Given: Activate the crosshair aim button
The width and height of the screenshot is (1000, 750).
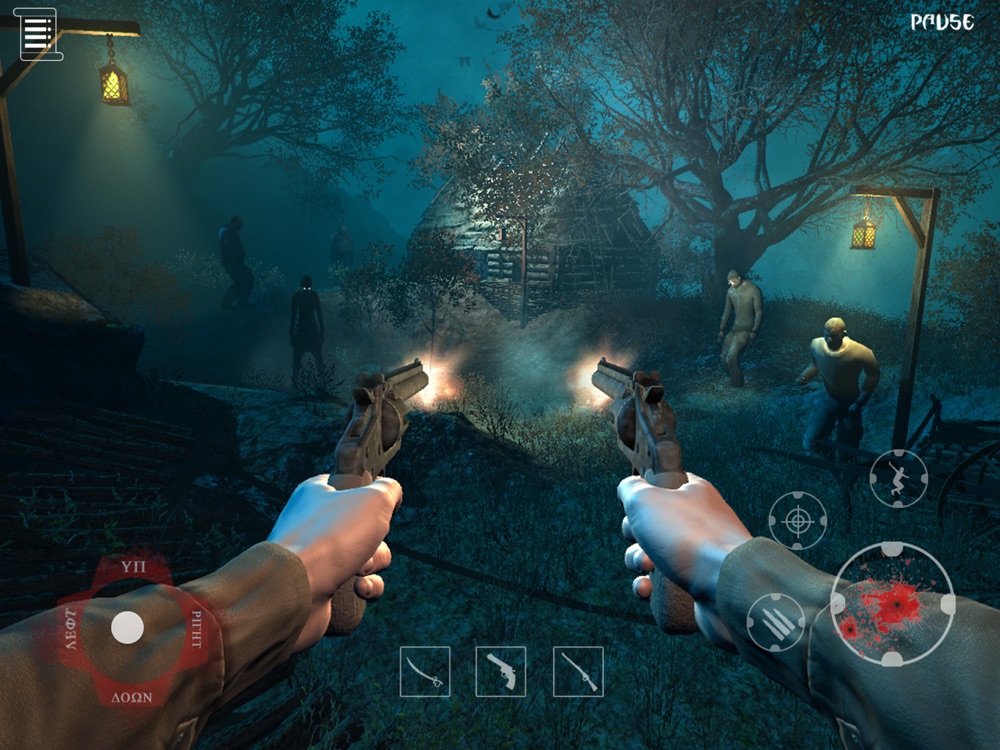Looking at the screenshot, I should tap(797, 520).
